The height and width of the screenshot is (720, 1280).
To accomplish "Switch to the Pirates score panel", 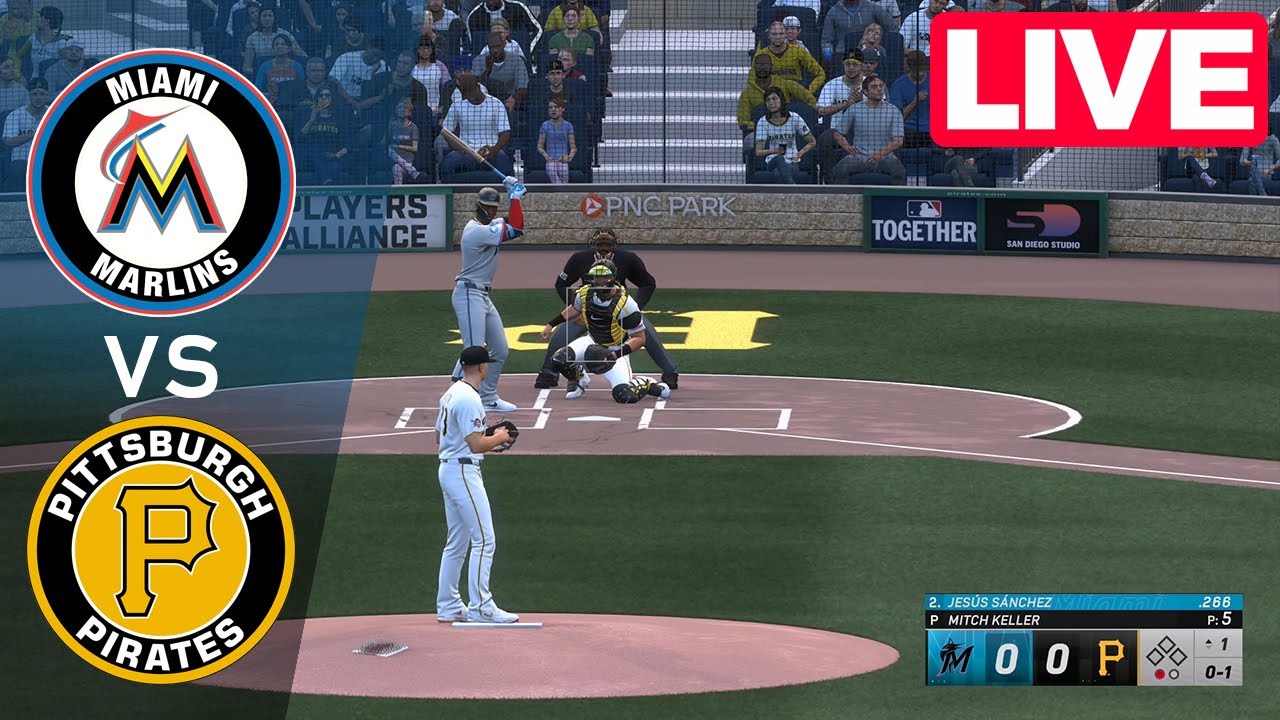I will [x=1059, y=657].
